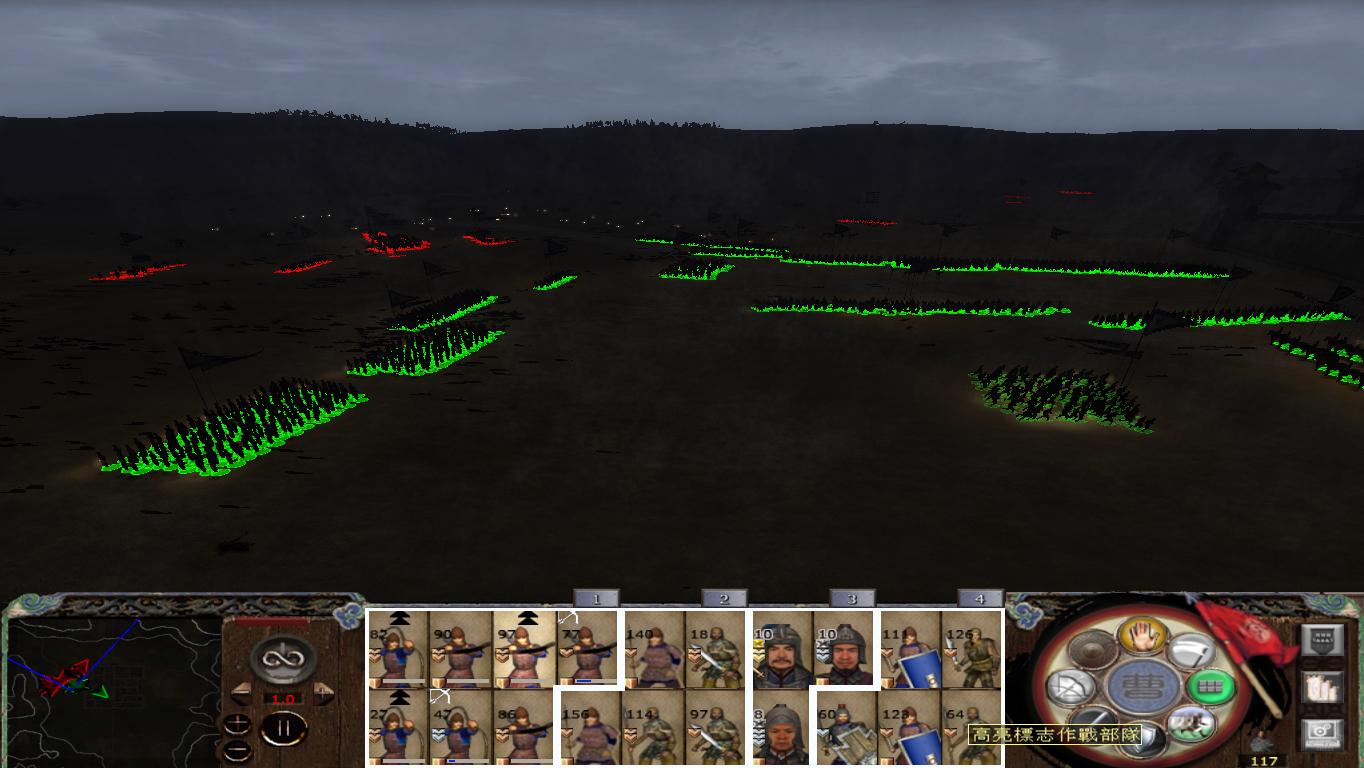This screenshot has height=768, width=1364.
Task: Click the minus button below the speed panel
Action: (237, 749)
